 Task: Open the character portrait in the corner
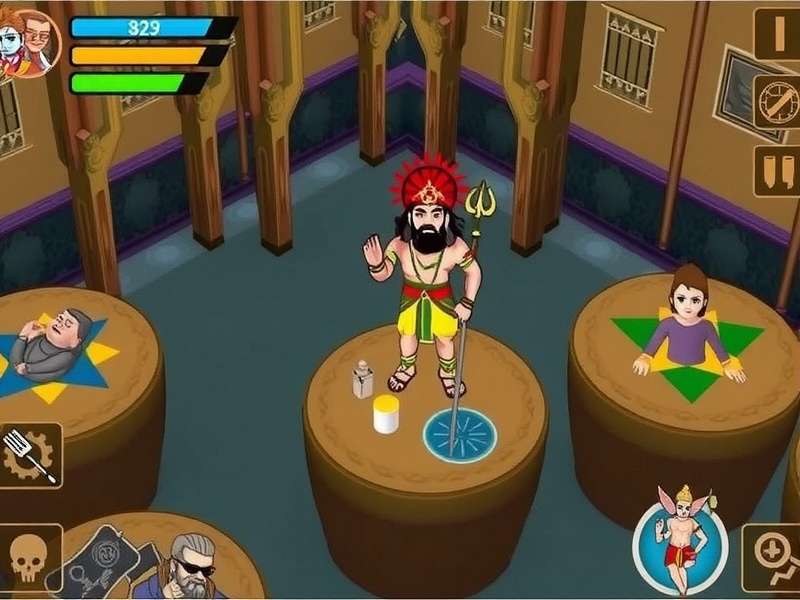30,42
